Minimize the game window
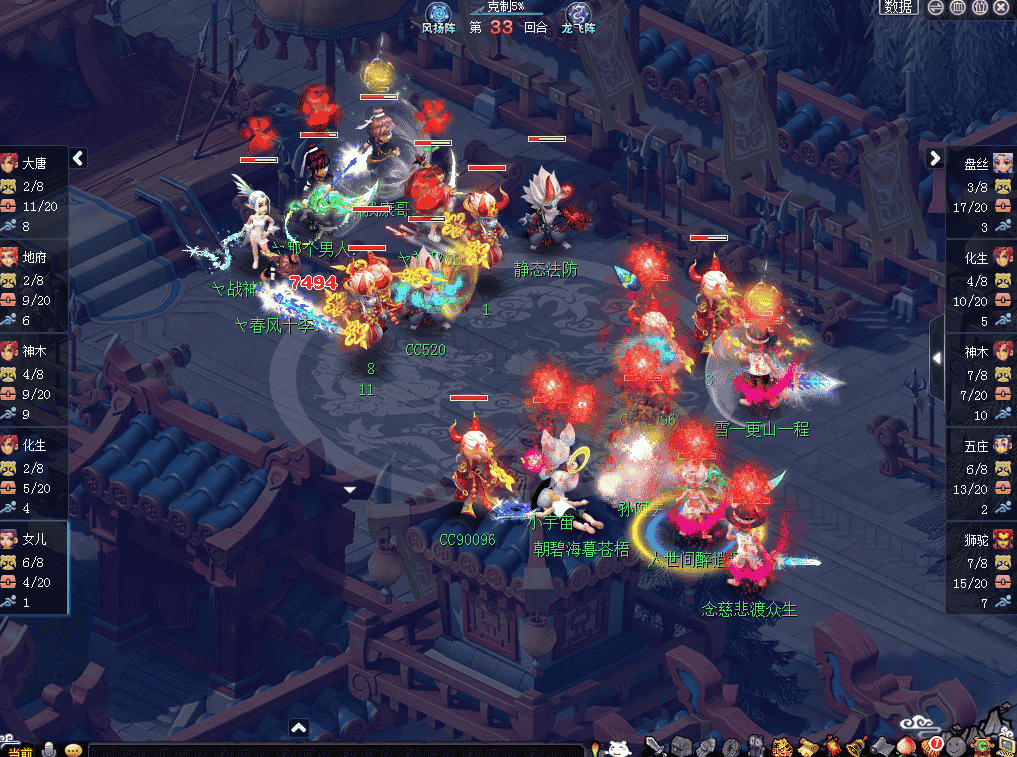This screenshot has height=757, width=1017. tap(936, 7)
